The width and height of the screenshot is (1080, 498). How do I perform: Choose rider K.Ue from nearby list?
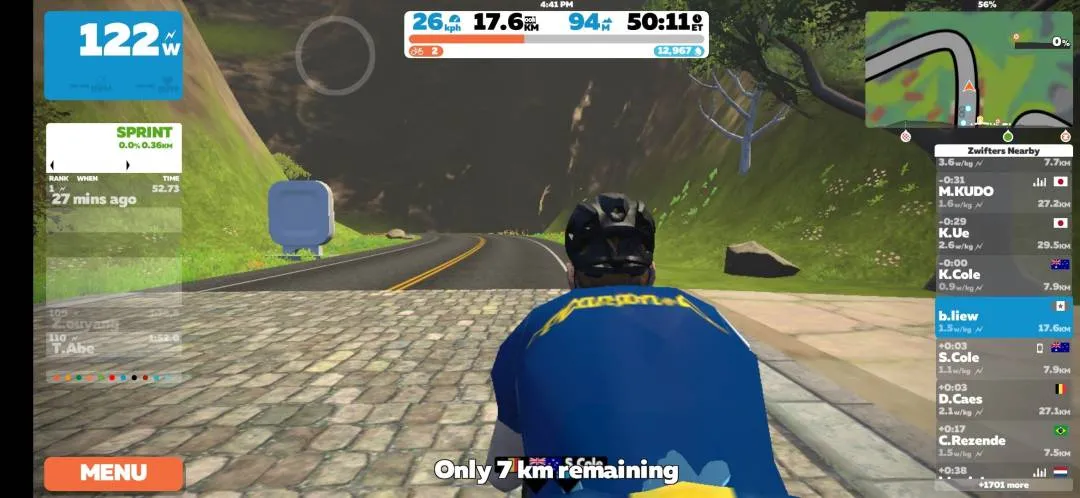1003,232
